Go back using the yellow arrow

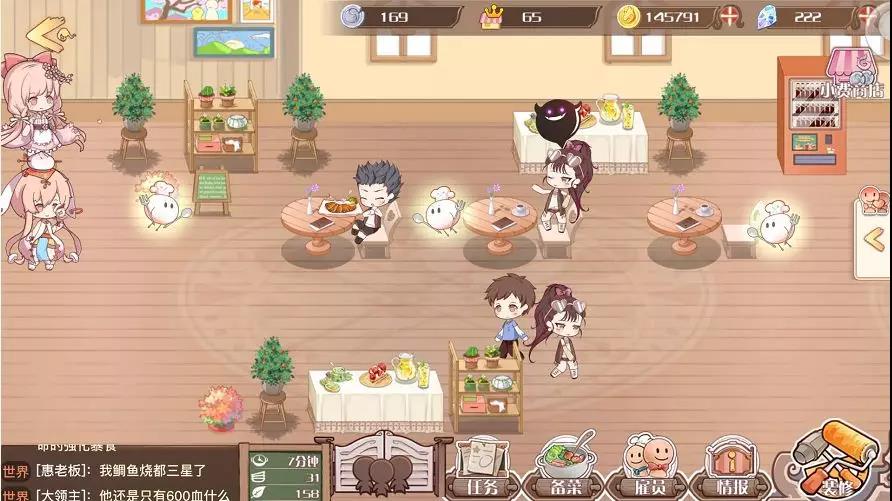click(x=46, y=33)
